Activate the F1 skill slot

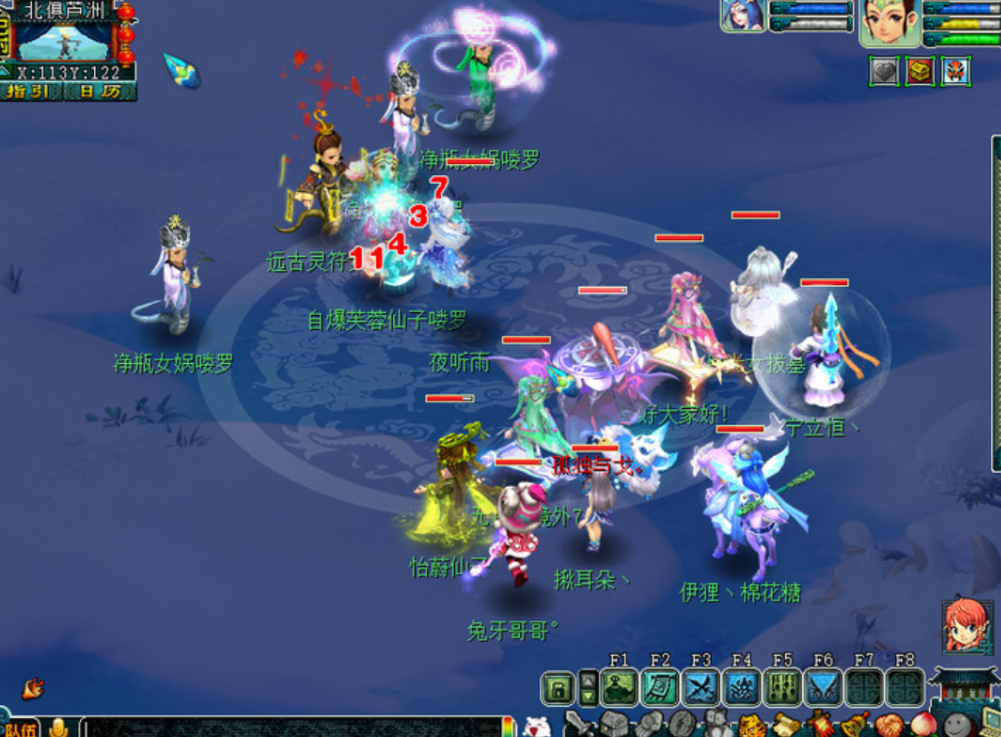pos(619,688)
